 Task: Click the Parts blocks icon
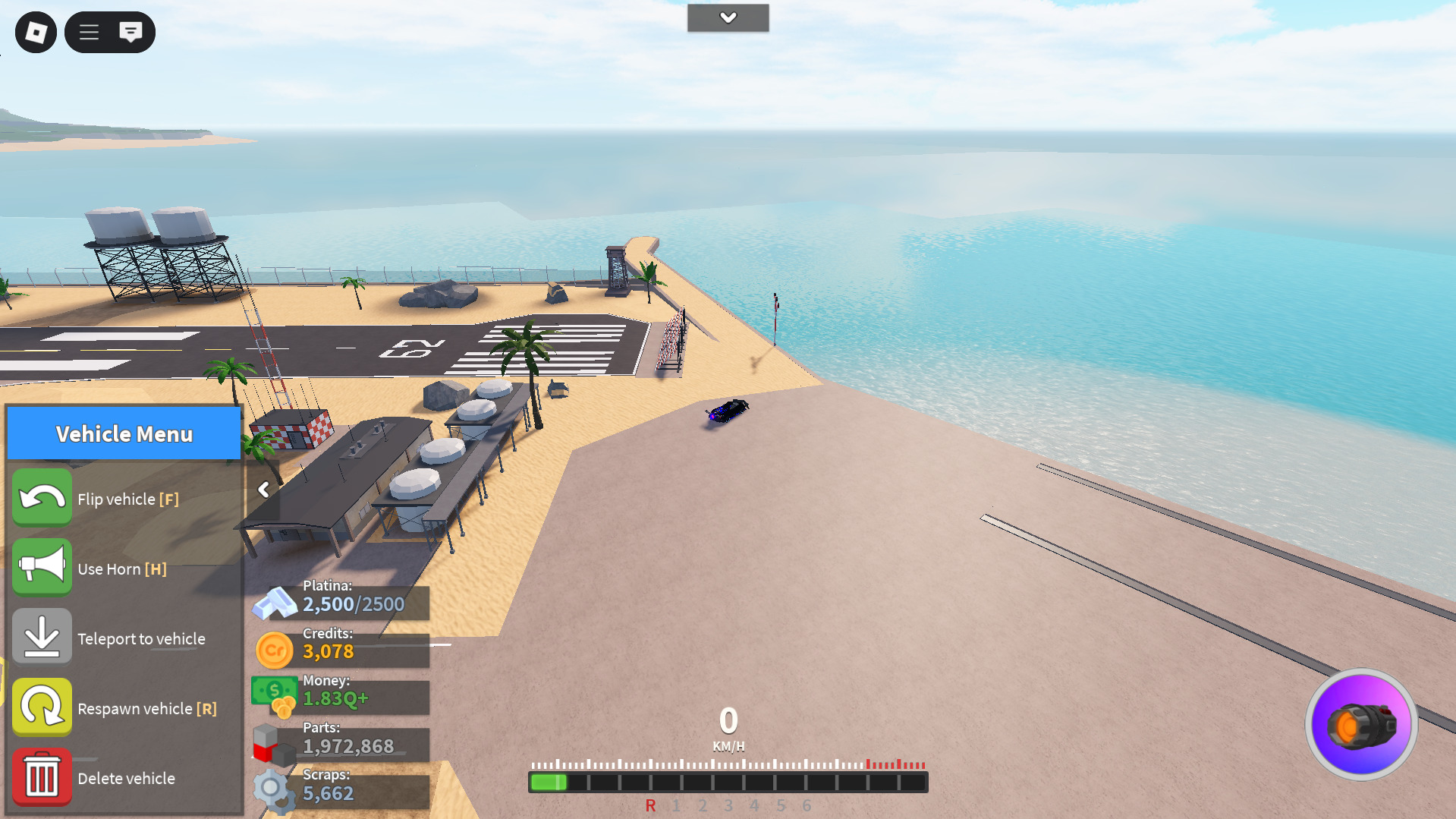click(x=274, y=744)
